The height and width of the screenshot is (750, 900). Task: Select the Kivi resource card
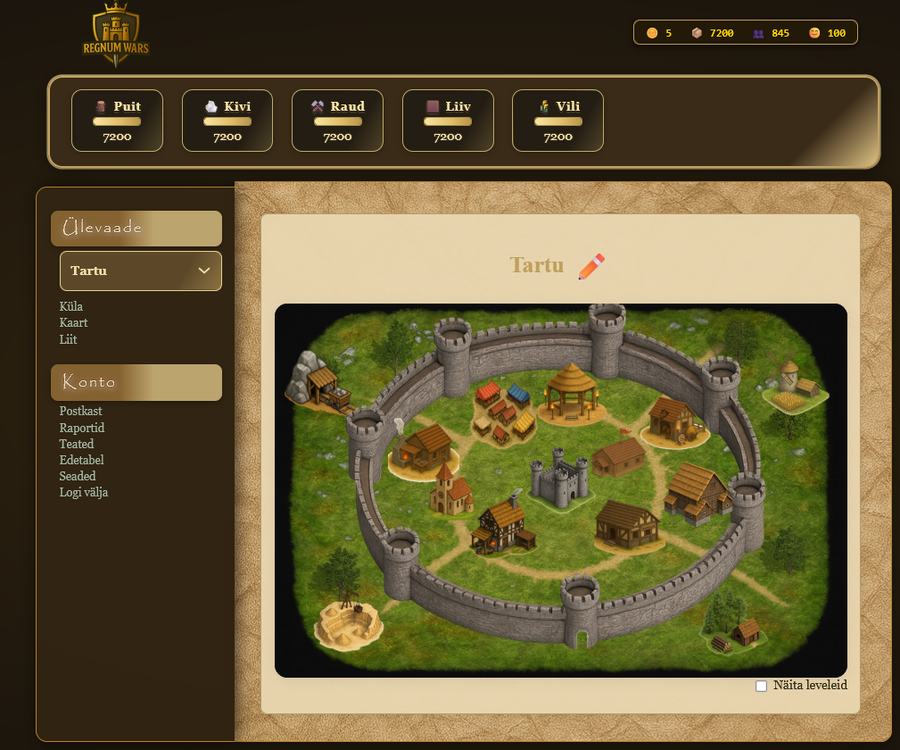(227, 120)
